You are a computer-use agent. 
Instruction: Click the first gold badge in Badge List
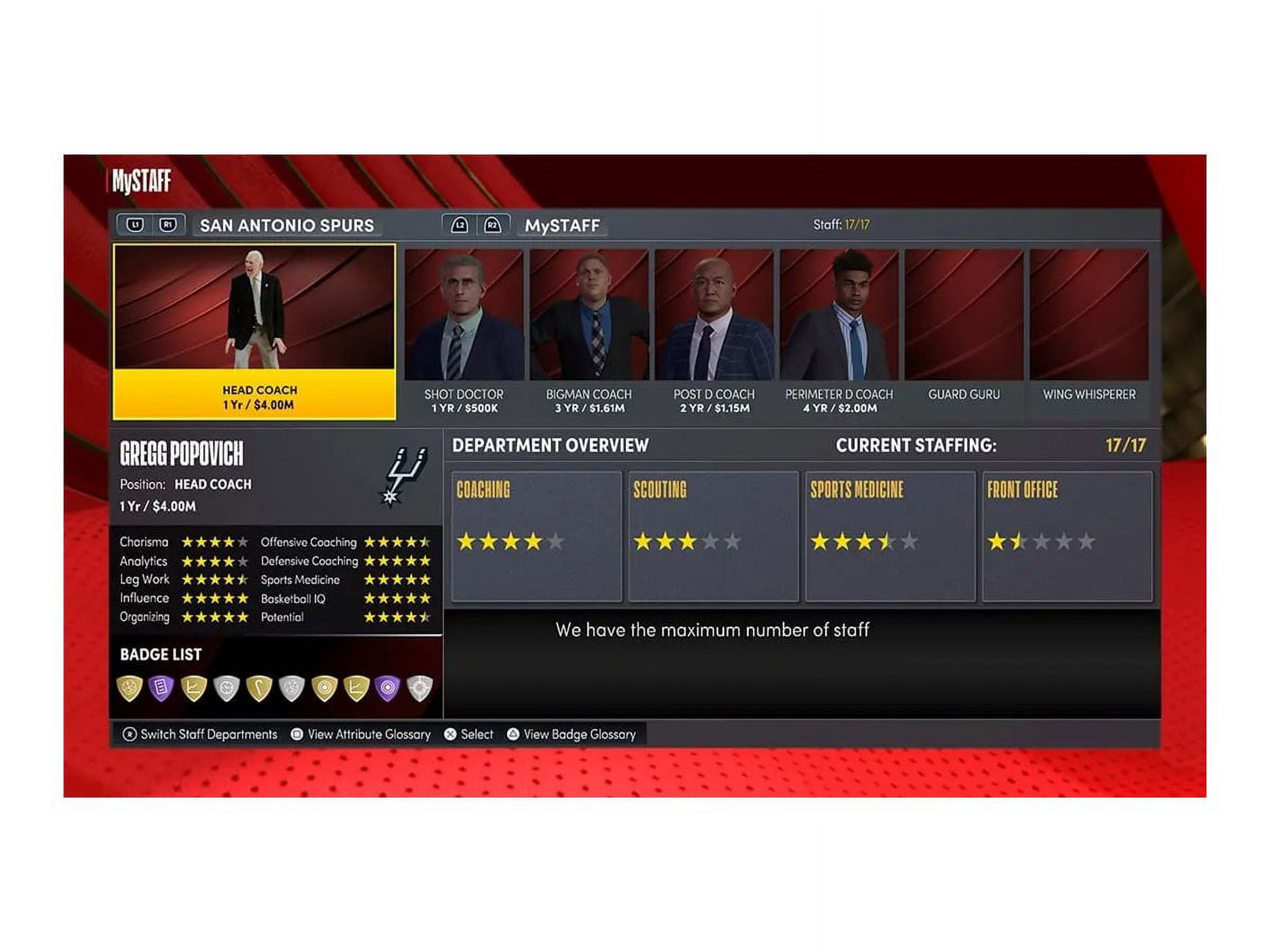pyautogui.click(x=130, y=688)
